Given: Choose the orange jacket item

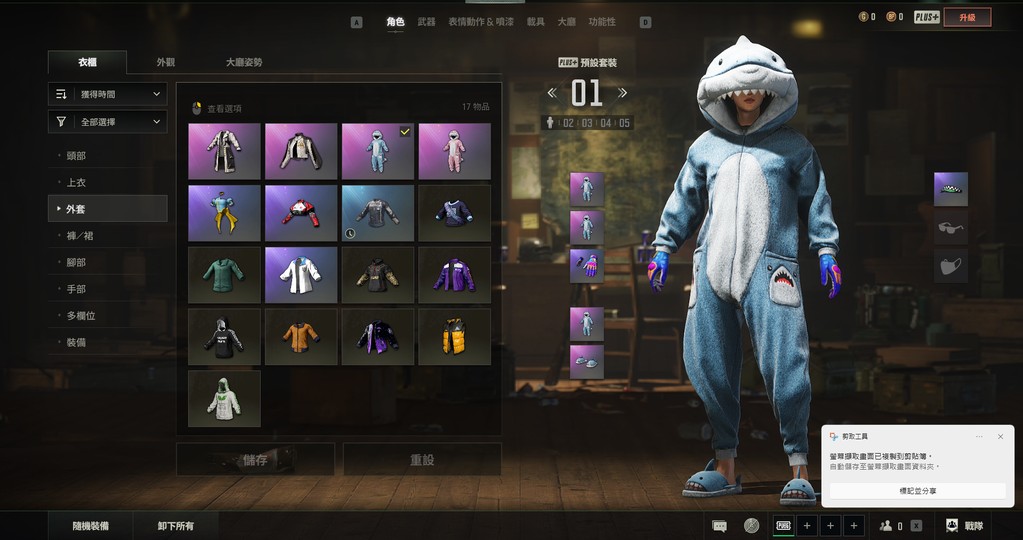Looking at the screenshot, I should (x=301, y=336).
